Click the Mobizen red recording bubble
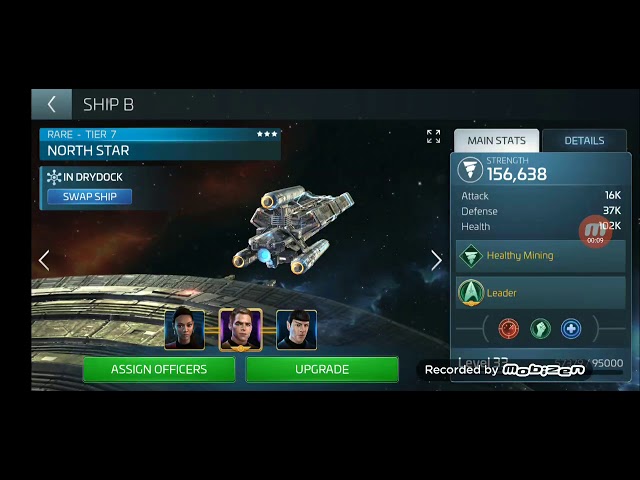This screenshot has height=480, width=640. [595, 231]
